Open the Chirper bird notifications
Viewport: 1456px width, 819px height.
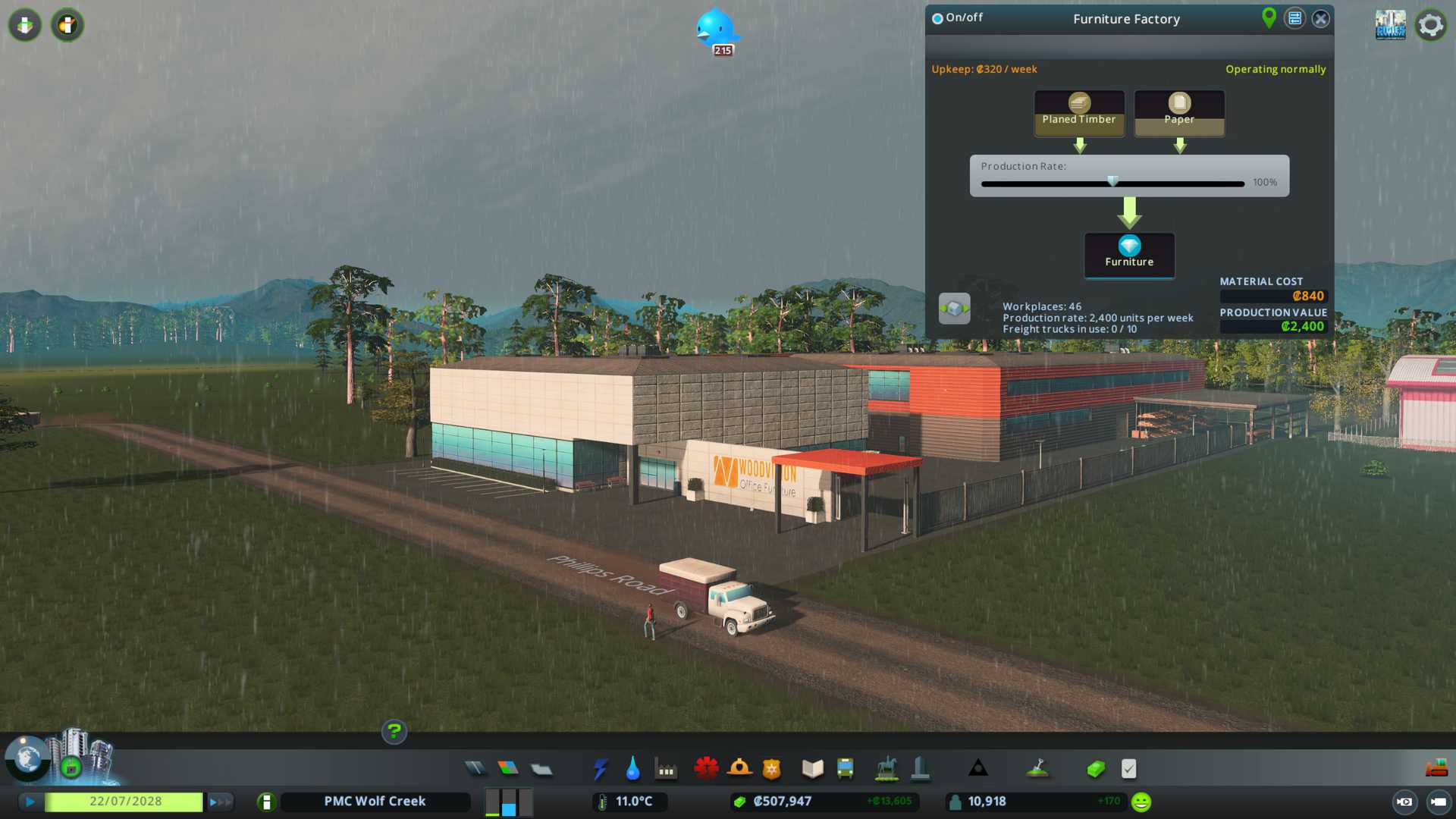click(715, 30)
